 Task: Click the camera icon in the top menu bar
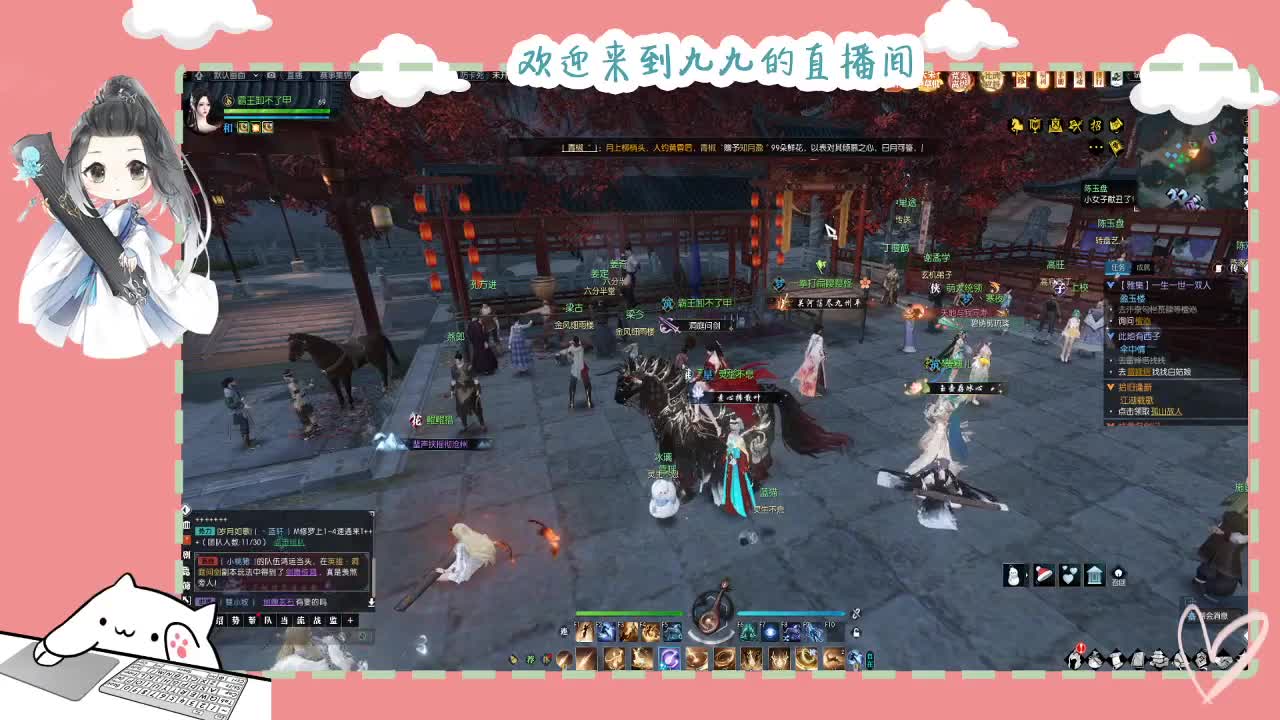(x=271, y=76)
